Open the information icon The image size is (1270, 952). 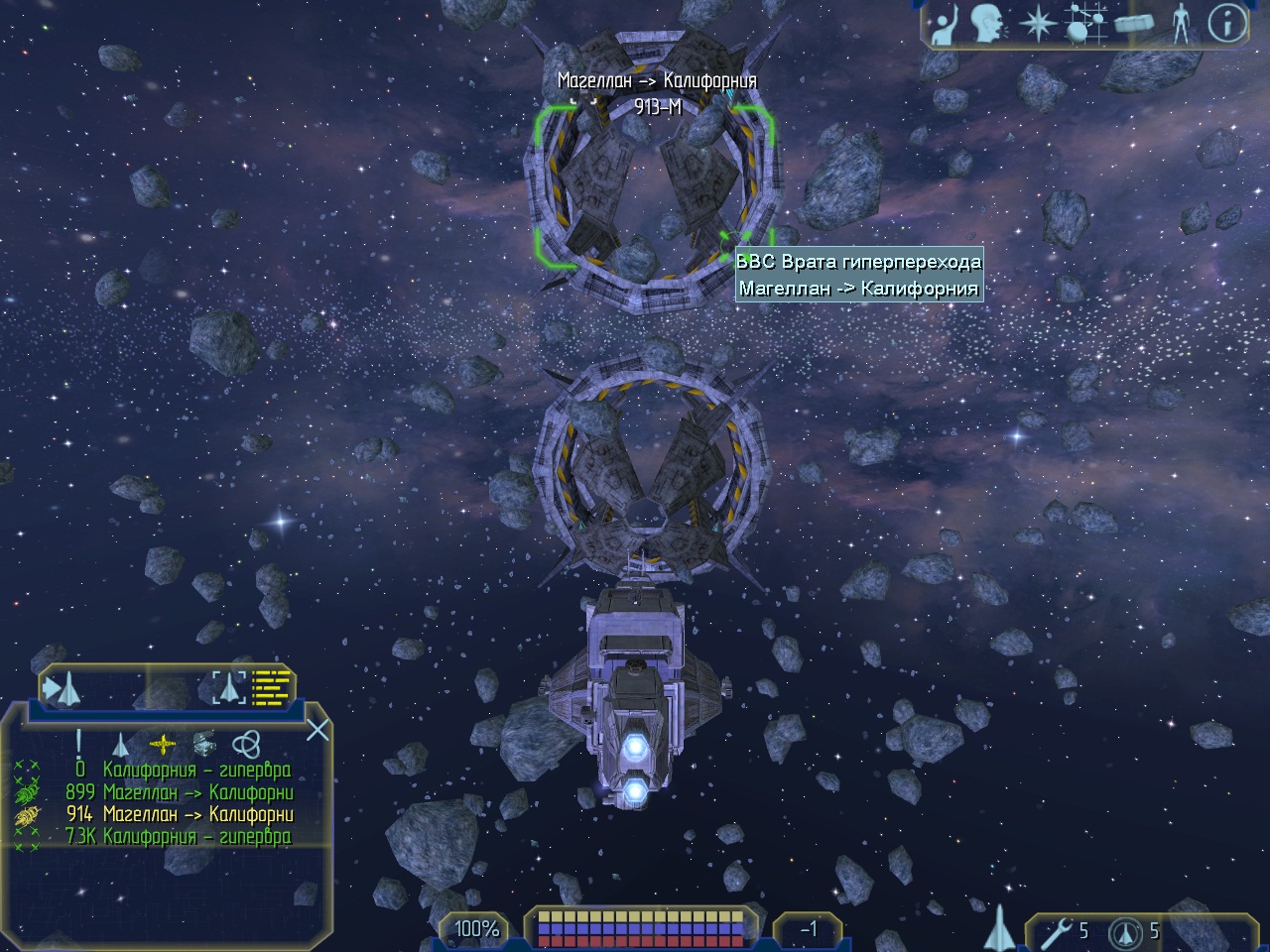point(1227,25)
